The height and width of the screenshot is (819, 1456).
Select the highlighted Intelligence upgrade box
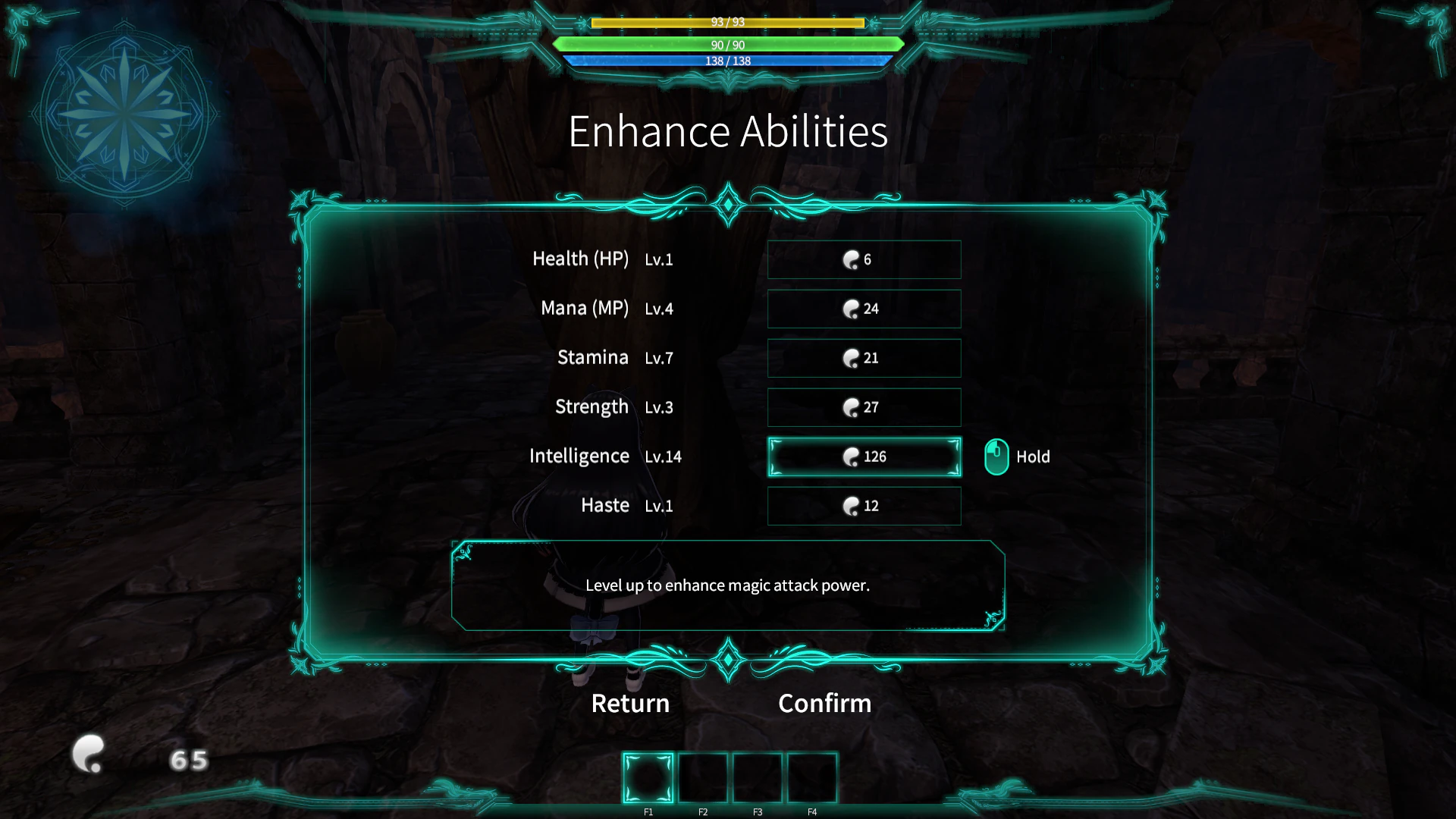pyautogui.click(x=864, y=457)
